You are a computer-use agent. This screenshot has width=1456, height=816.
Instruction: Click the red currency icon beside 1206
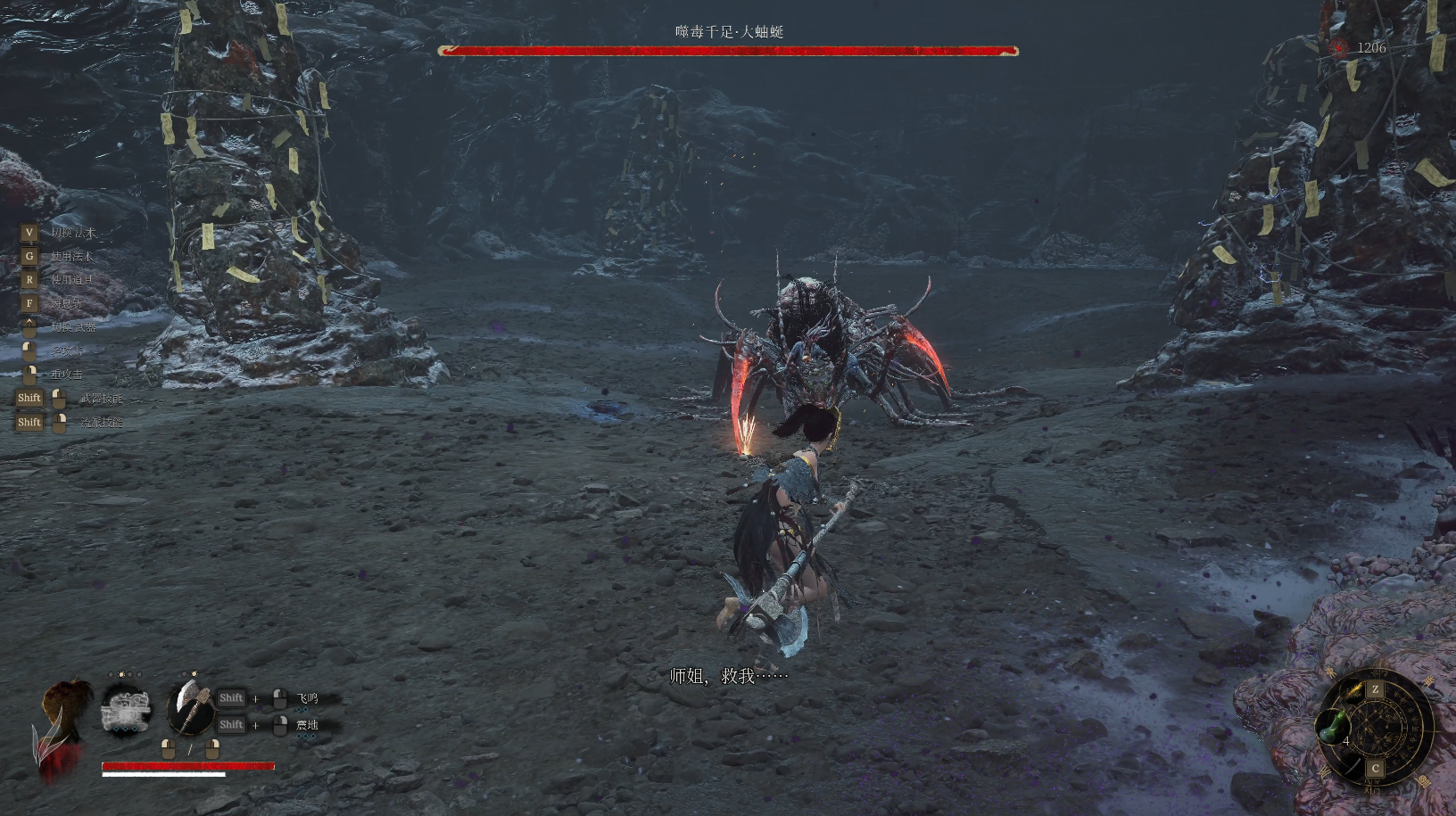pyautogui.click(x=1339, y=48)
